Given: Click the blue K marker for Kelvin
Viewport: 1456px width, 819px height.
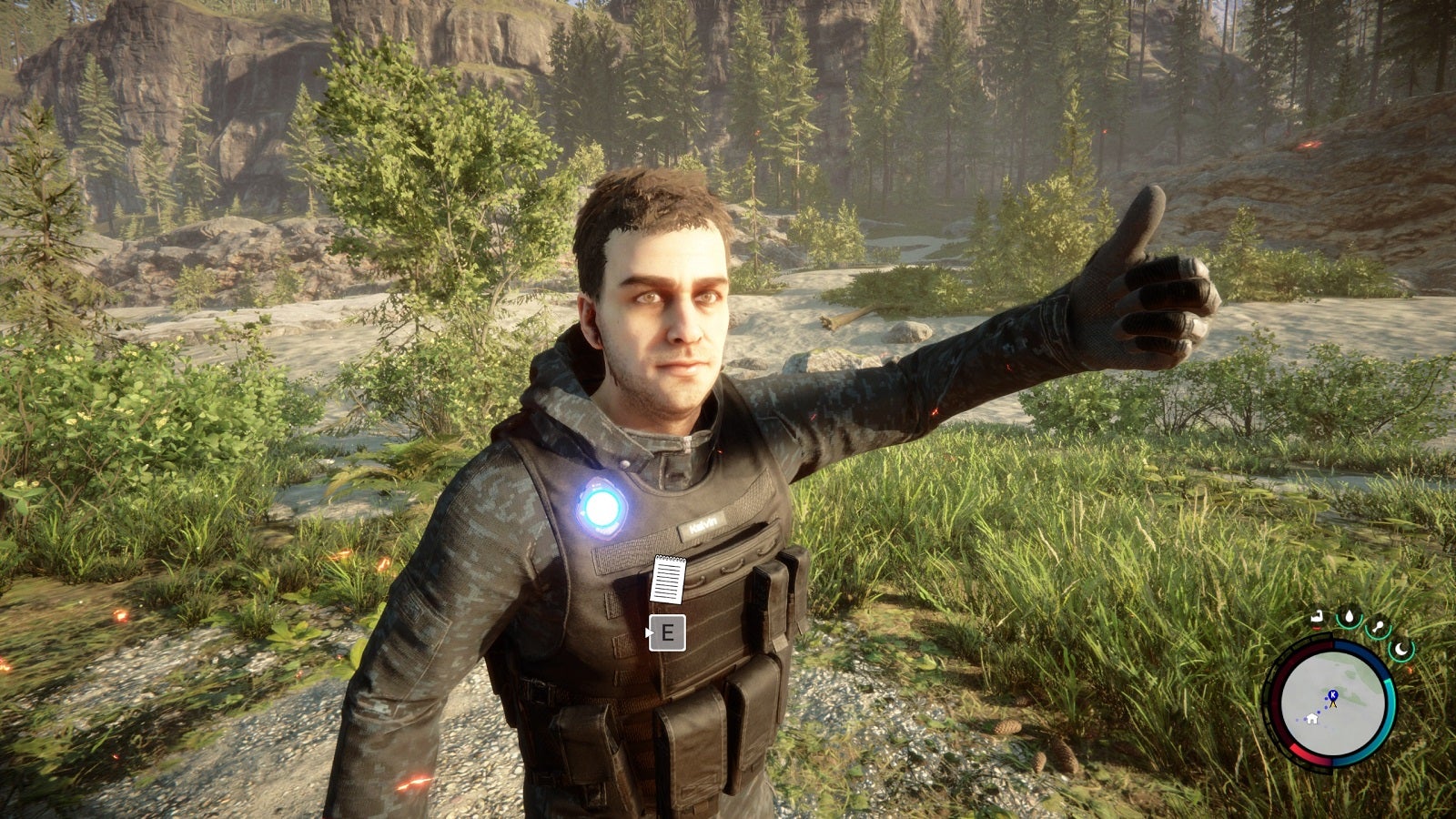Looking at the screenshot, I should click(1333, 693).
